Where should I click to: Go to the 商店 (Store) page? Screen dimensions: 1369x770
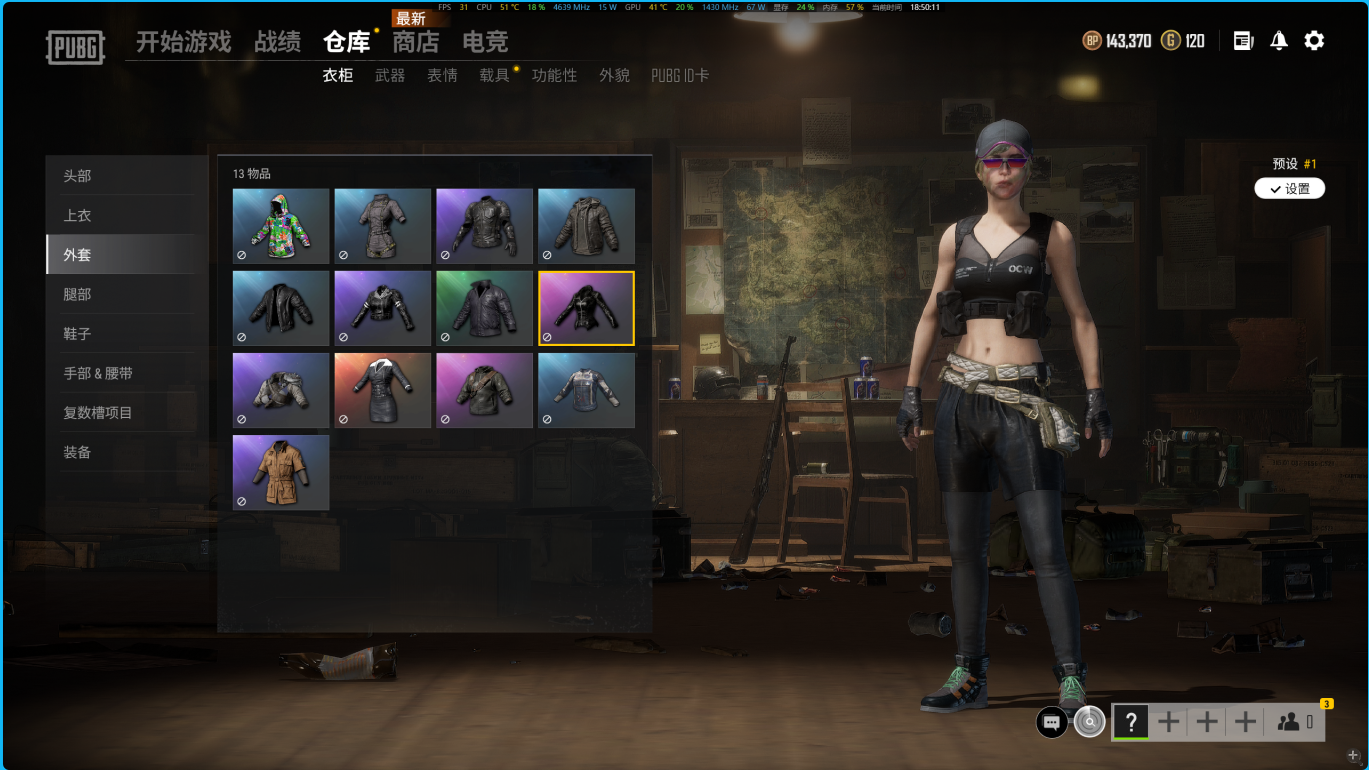pos(415,42)
